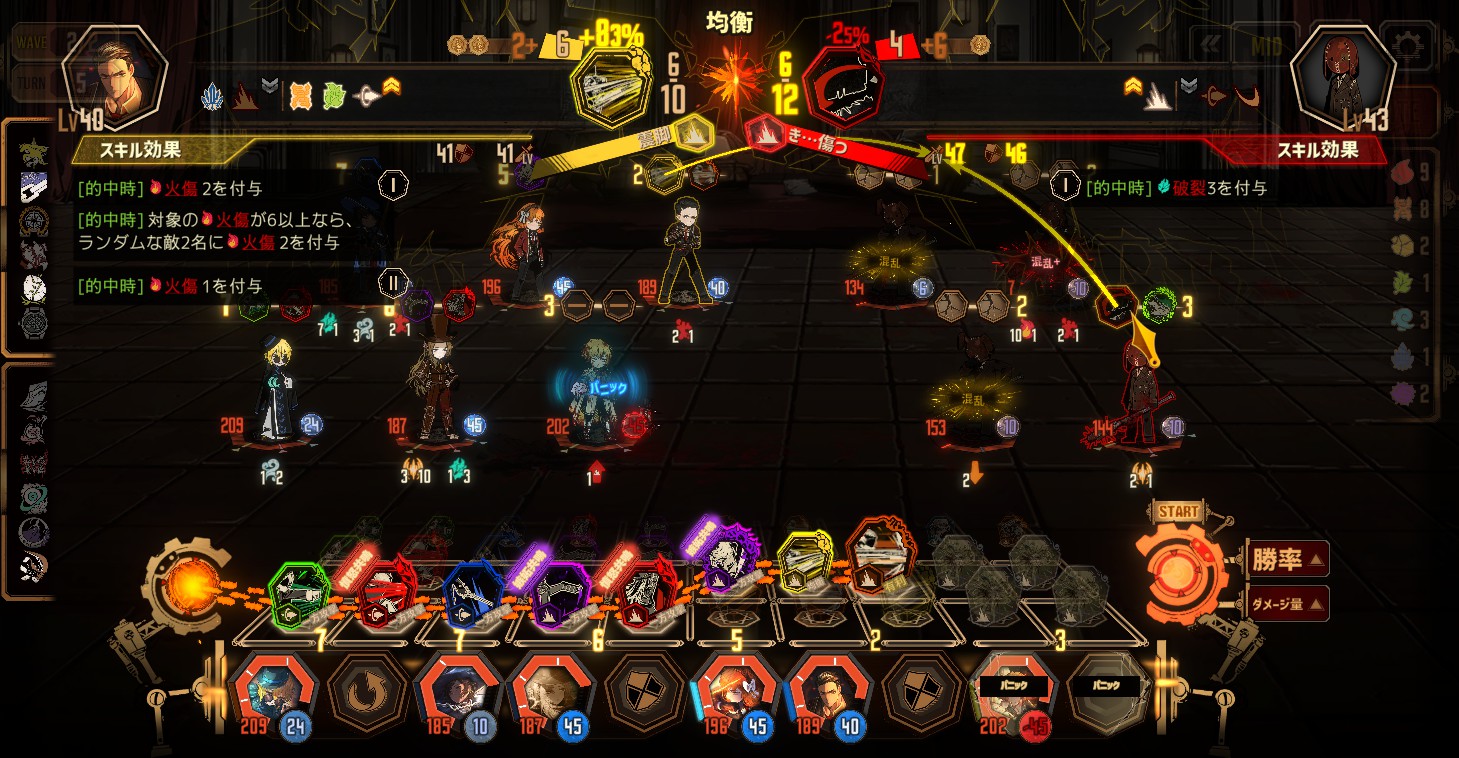Select the ダメージ量 damage auto-pick
The width and height of the screenshot is (1459, 758).
point(1288,603)
